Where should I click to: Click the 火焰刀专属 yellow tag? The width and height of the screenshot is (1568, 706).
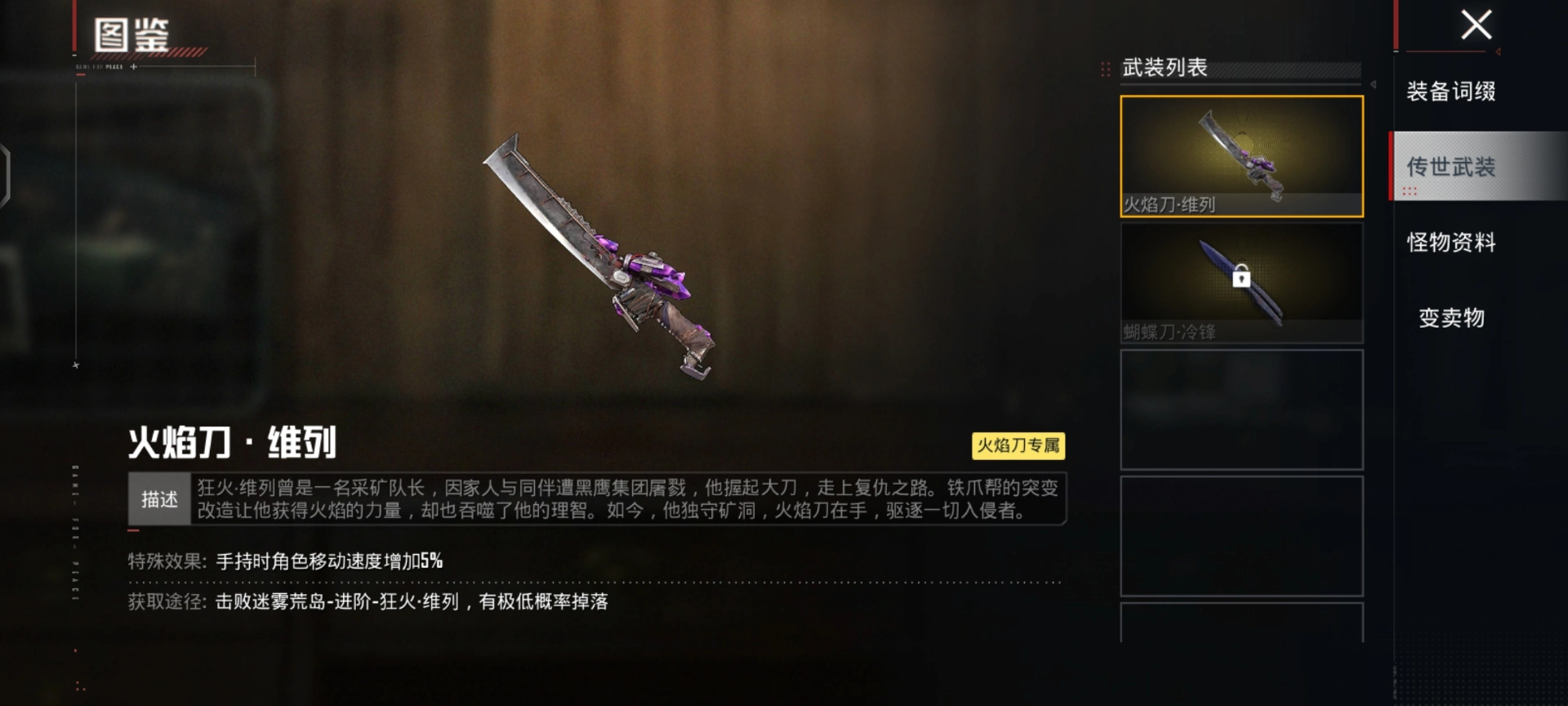click(x=1018, y=445)
